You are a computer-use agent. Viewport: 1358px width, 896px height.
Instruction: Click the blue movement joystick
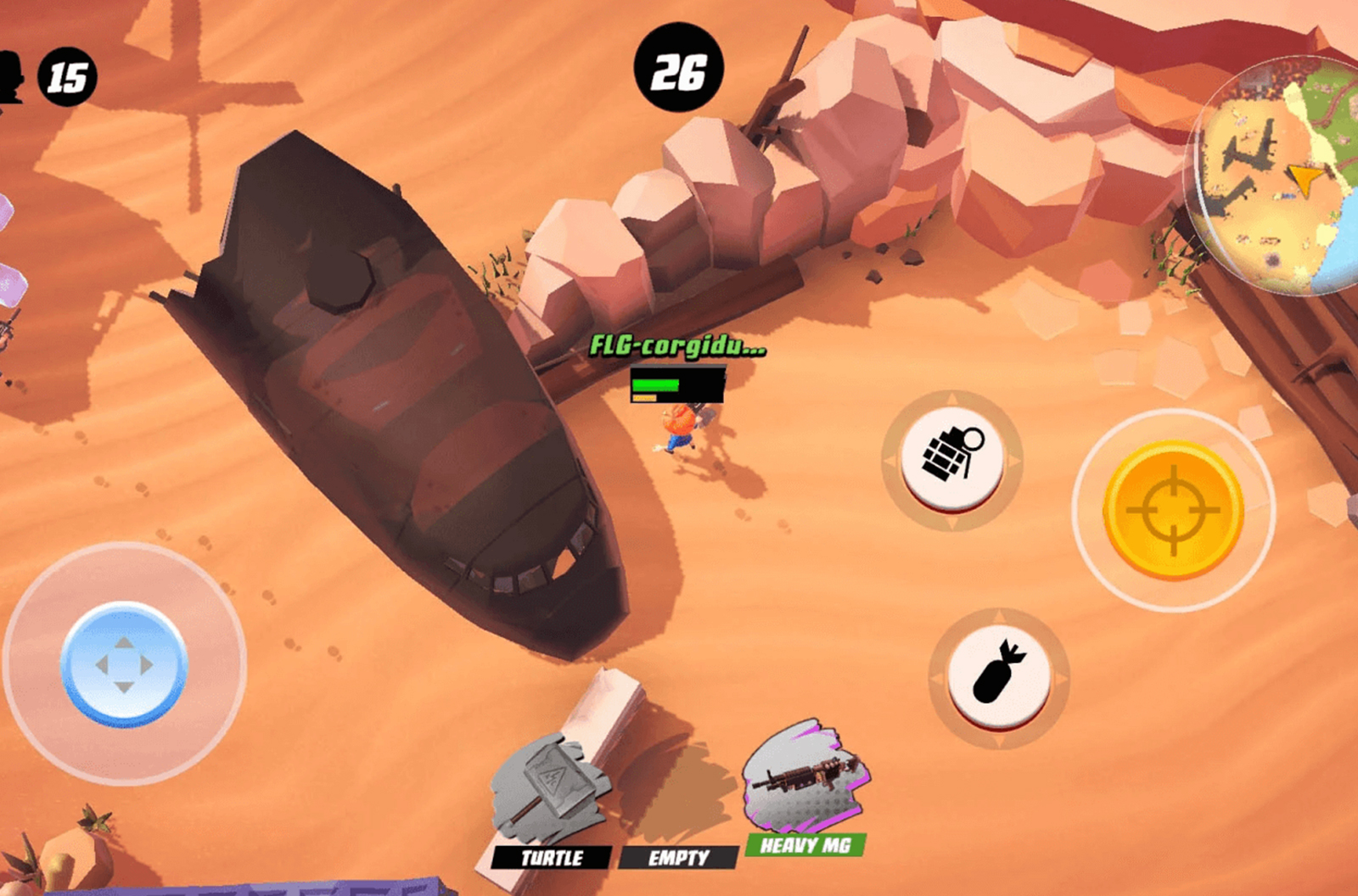click(124, 664)
